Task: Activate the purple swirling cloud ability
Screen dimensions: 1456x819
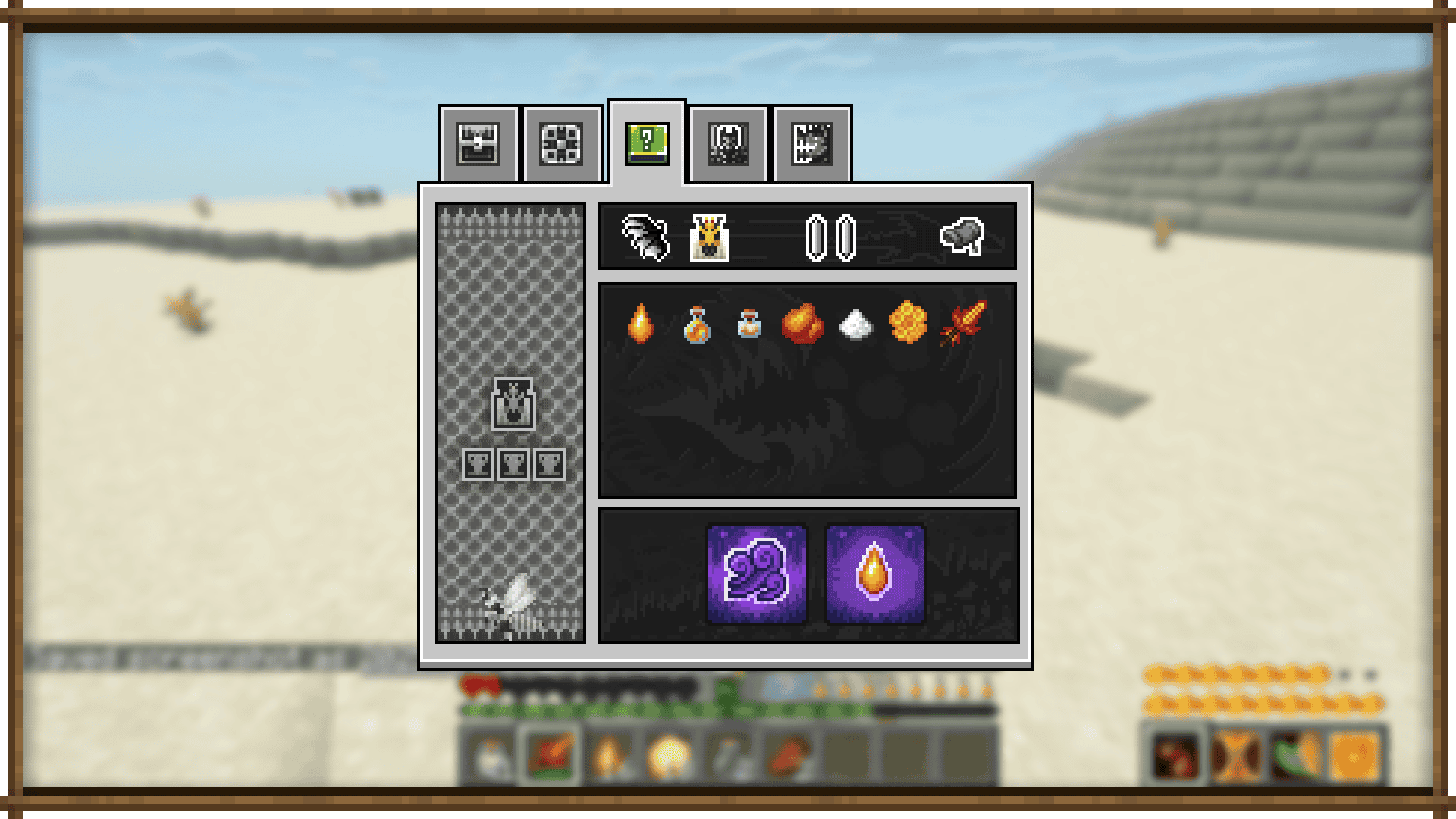Action: [757, 574]
